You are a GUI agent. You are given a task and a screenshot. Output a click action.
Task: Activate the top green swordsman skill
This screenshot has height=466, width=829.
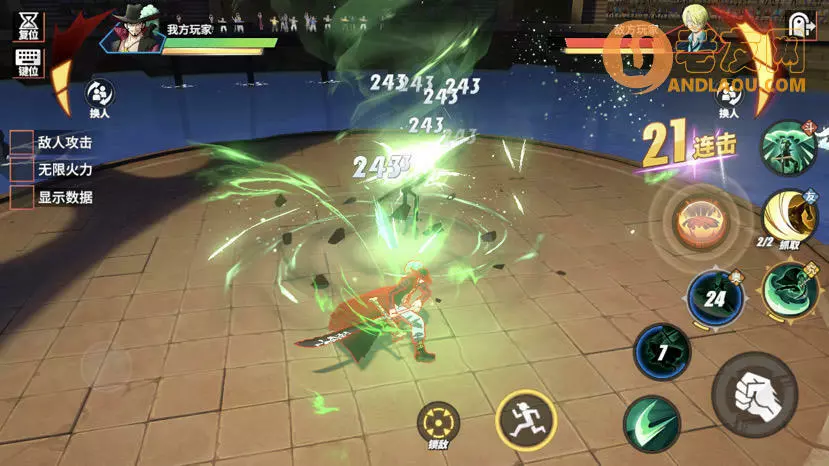[790, 148]
